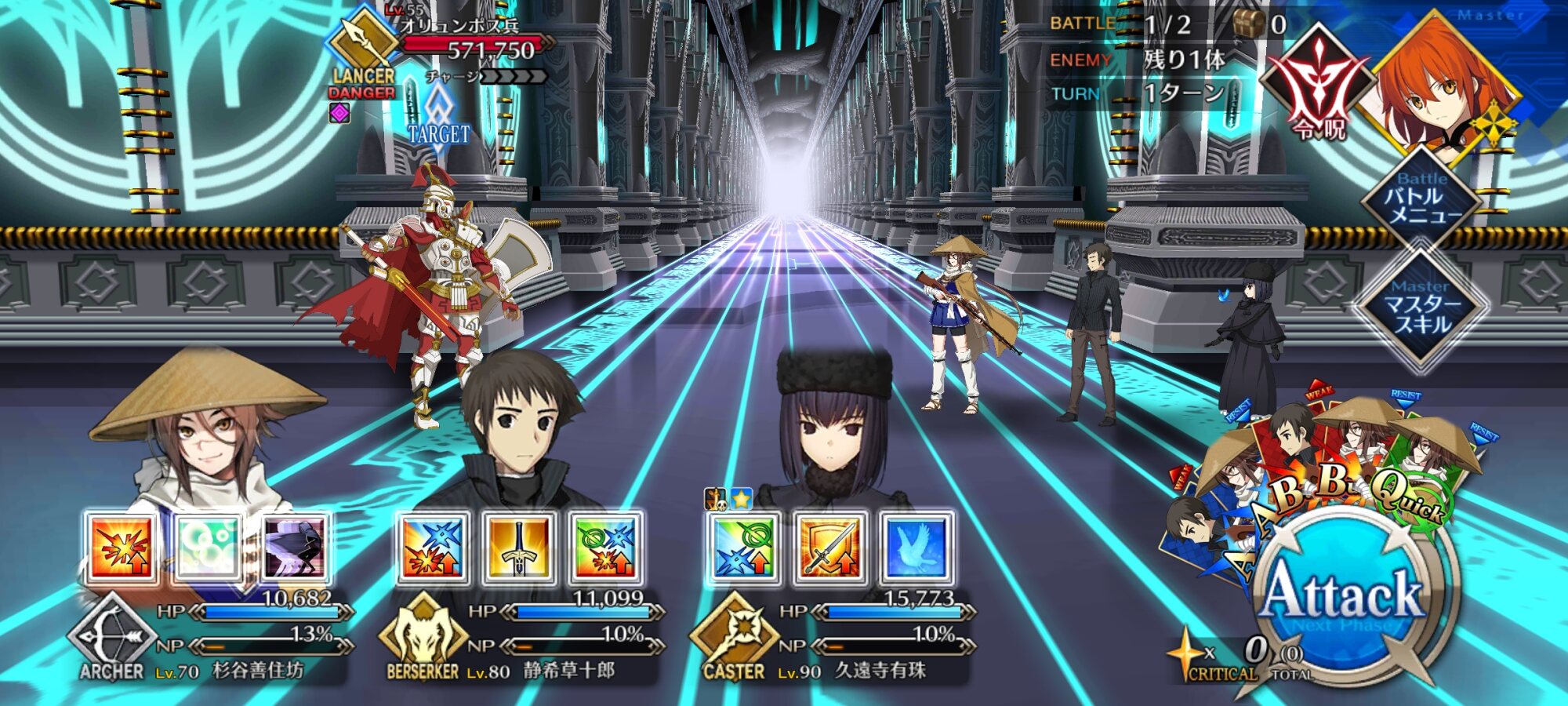This screenshot has width=1568, height=706.
Task: Activate Caster's blue bird skill
Action: point(917,548)
